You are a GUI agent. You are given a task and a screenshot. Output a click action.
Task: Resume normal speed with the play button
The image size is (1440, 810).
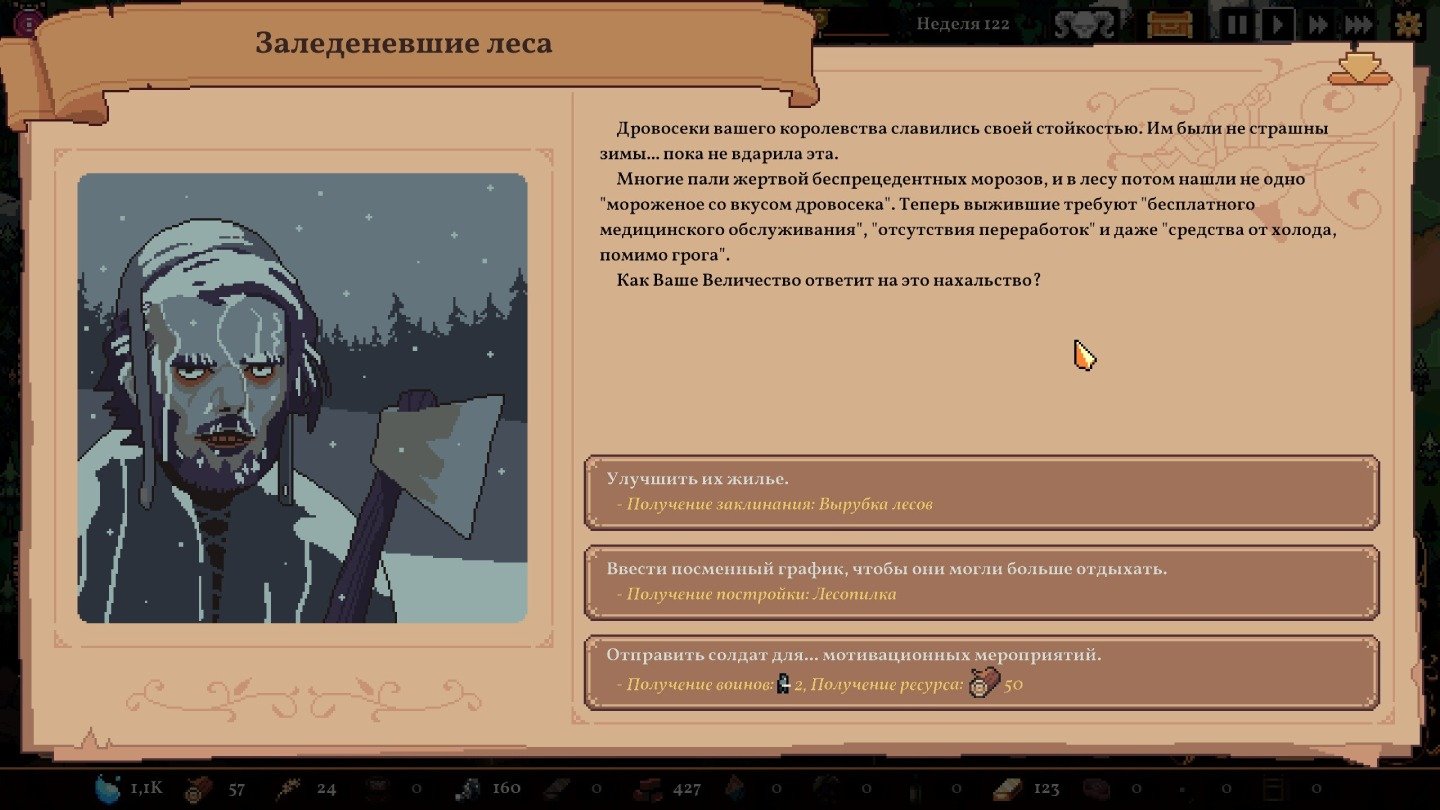pos(1278,24)
